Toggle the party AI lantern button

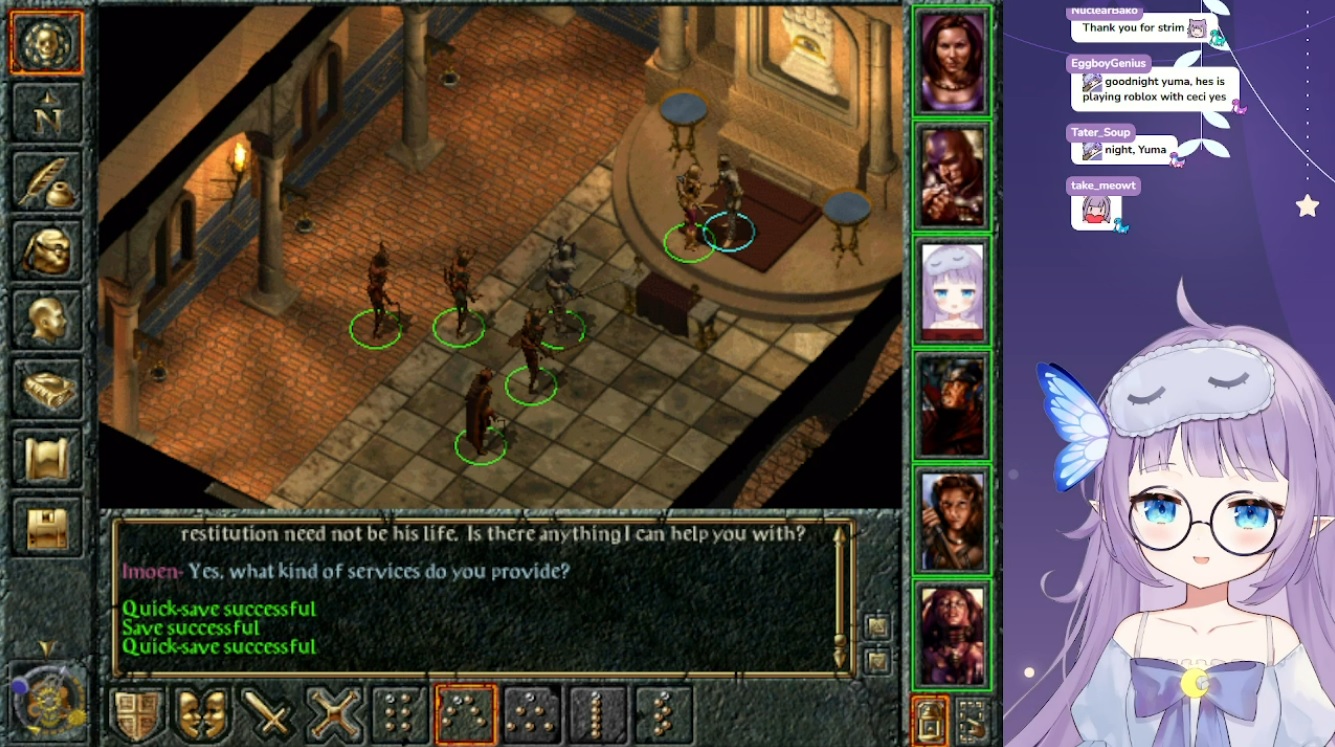coord(931,720)
